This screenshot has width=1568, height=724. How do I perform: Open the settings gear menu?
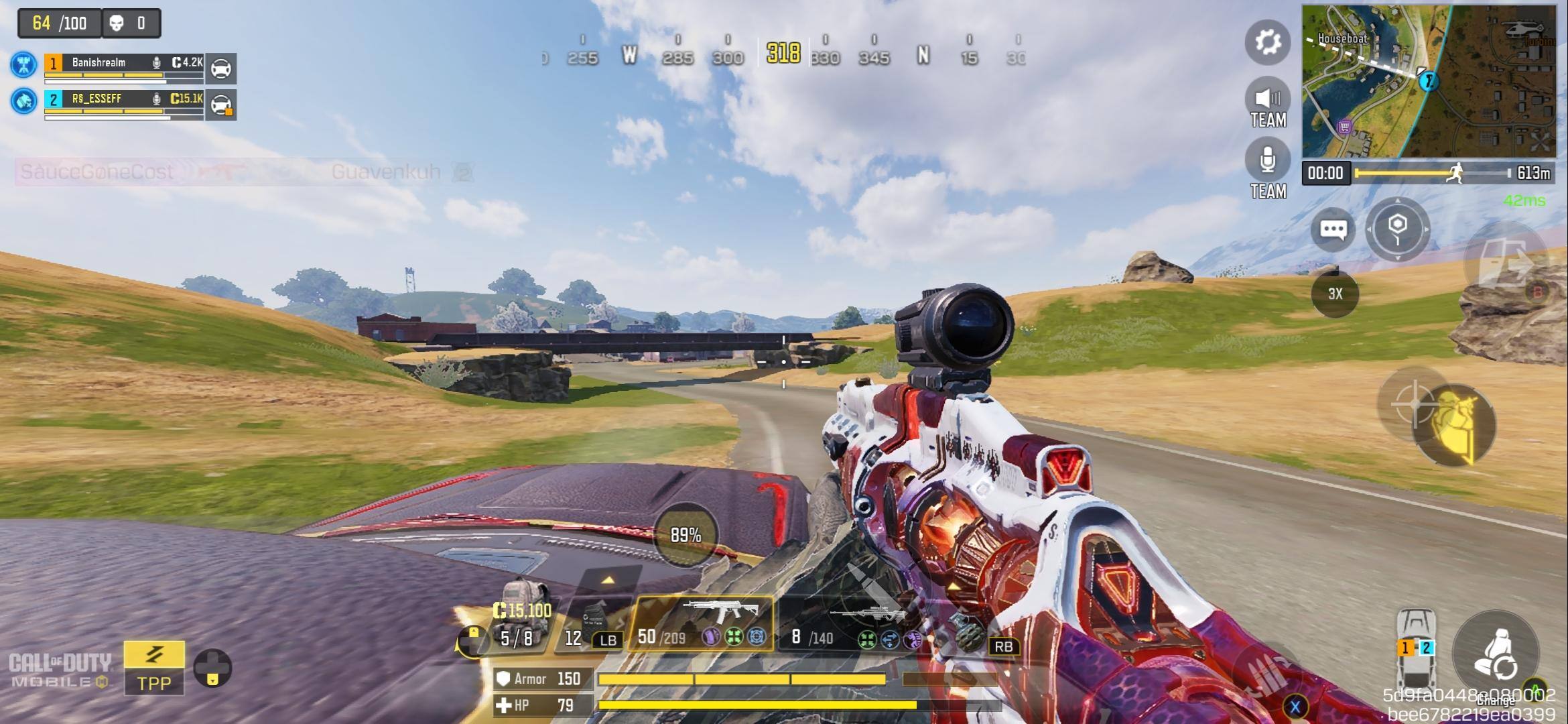pos(1267,42)
